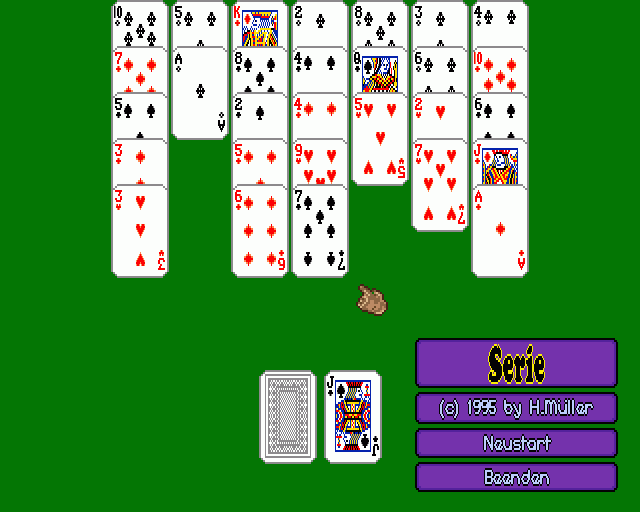Draw a card from the face-down stock pile

288,416
